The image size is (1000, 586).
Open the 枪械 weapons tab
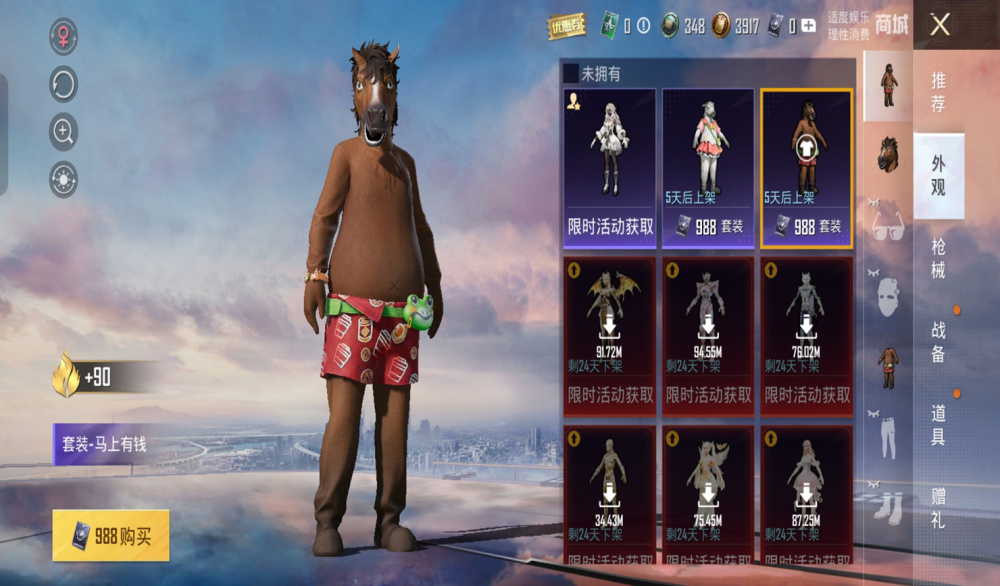tap(938, 258)
